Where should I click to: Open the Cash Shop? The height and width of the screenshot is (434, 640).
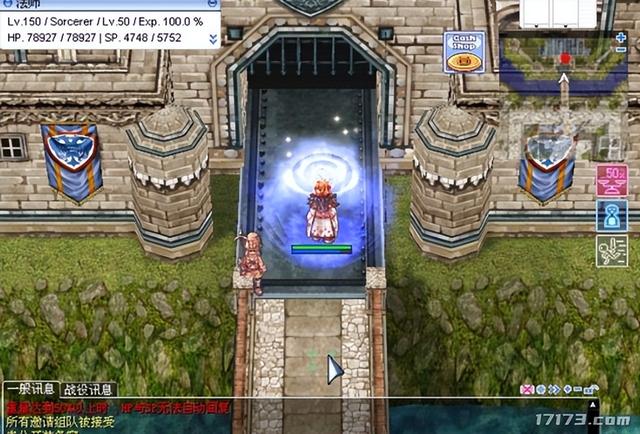click(x=463, y=53)
